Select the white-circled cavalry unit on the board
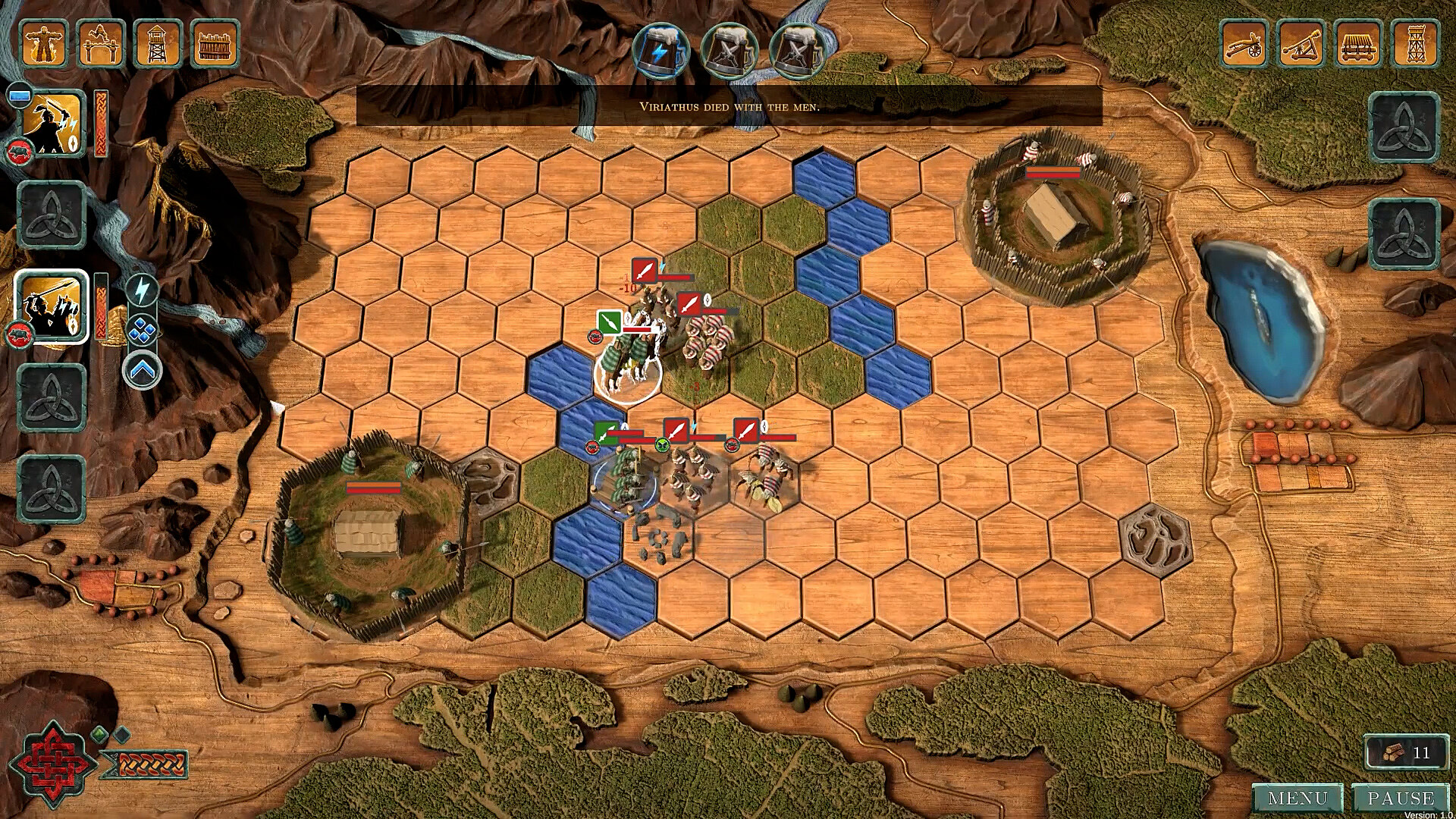This screenshot has height=819, width=1456. [x=627, y=369]
